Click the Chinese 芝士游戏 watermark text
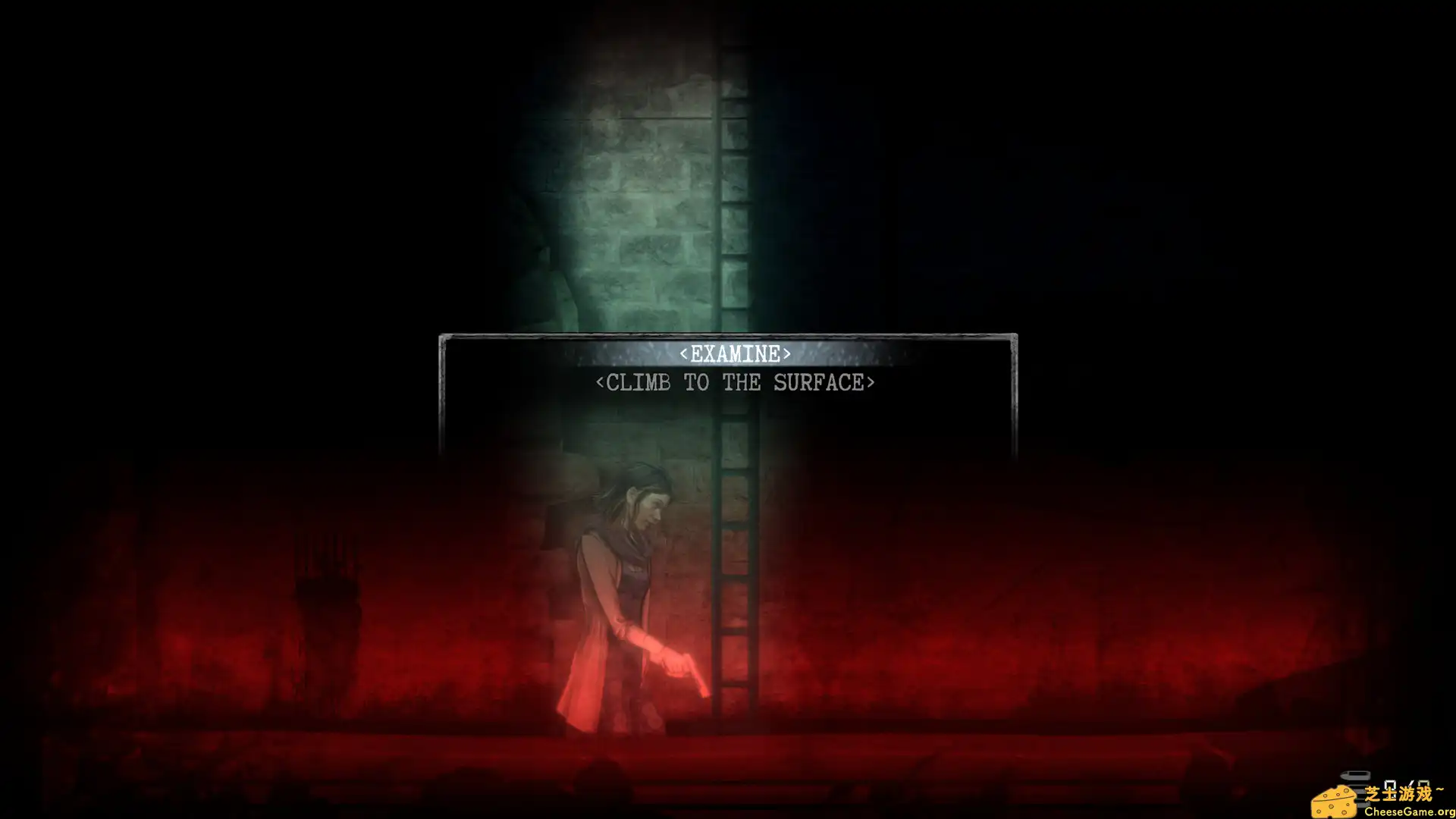1456x819 pixels. click(x=1399, y=791)
